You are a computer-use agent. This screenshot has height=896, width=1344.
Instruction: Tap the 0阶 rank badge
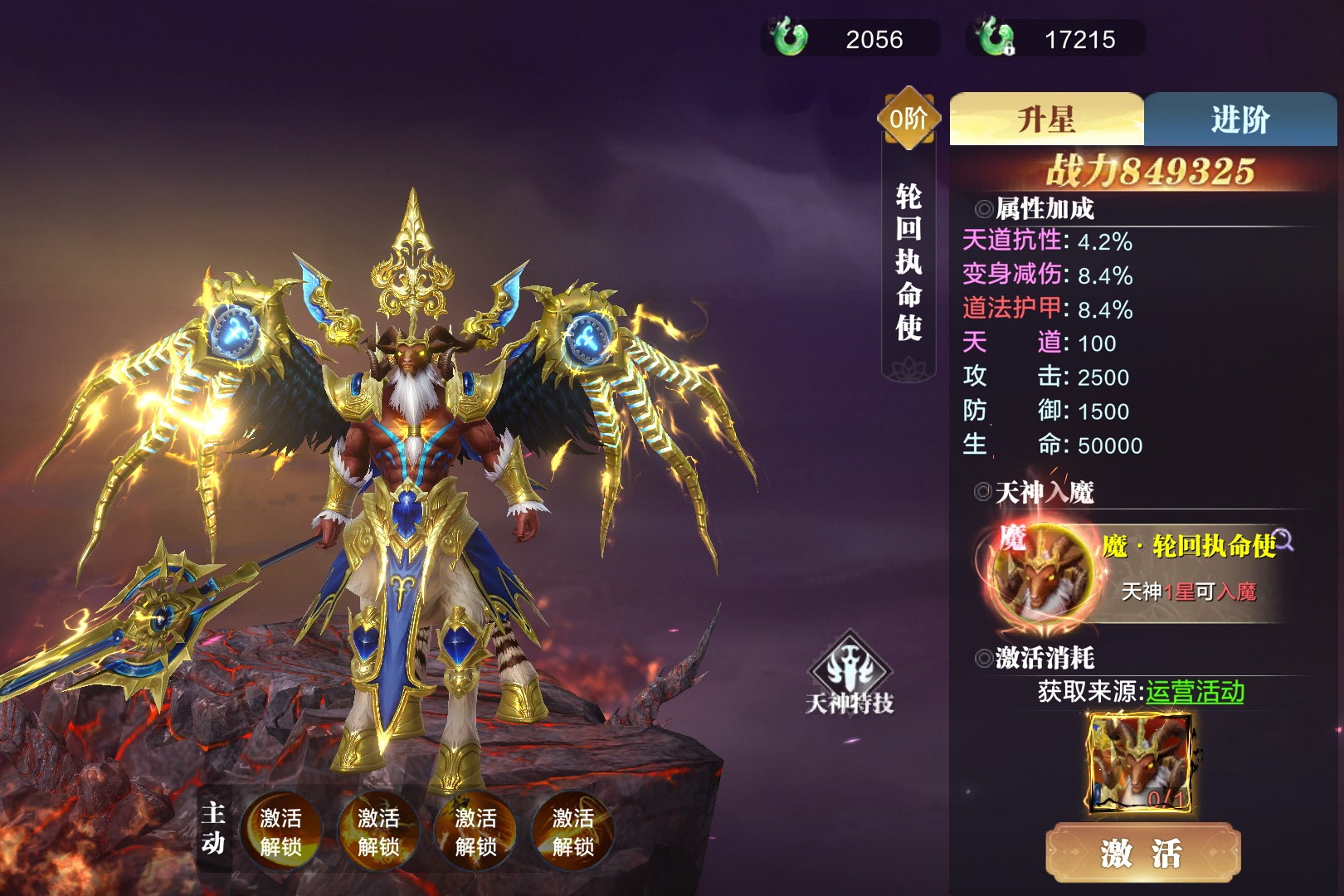(908, 119)
